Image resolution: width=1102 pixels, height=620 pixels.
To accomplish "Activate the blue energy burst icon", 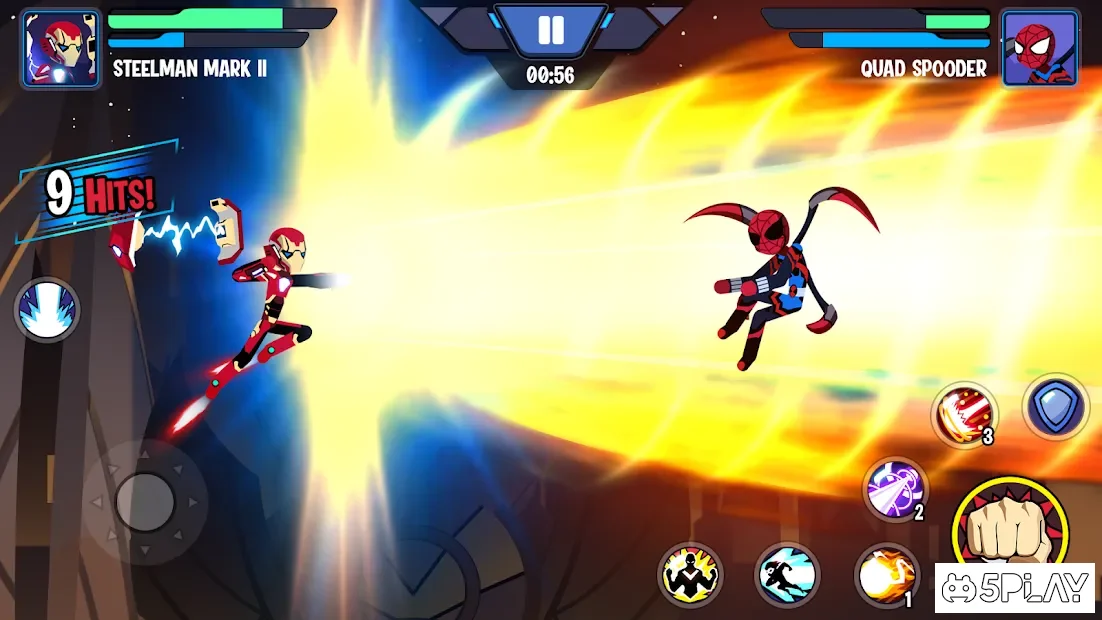I will click(x=47, y=310).
